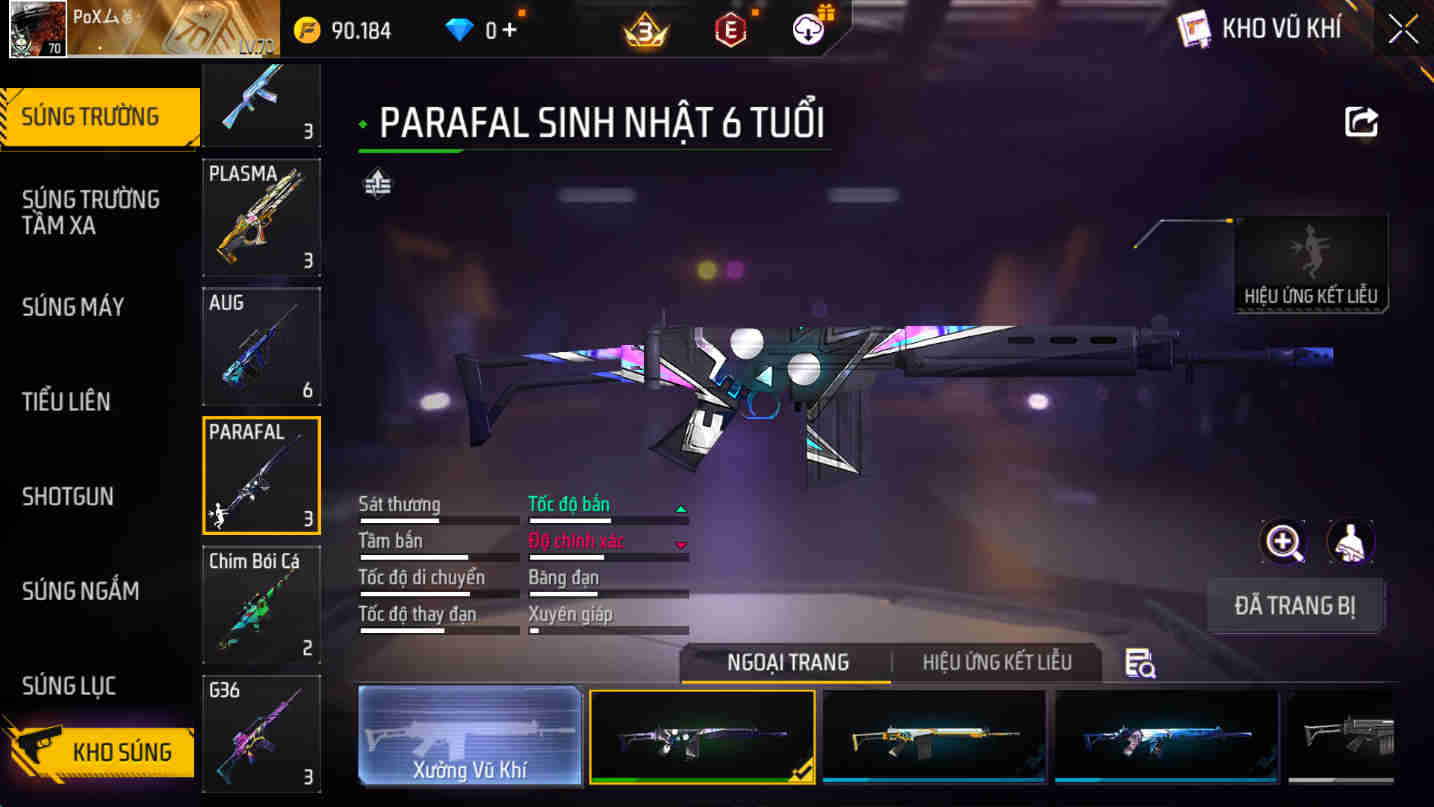This screenshot has width=1434, height=807.
Task: Open the share icon beside weapon name
Action: pos(1360,119)
